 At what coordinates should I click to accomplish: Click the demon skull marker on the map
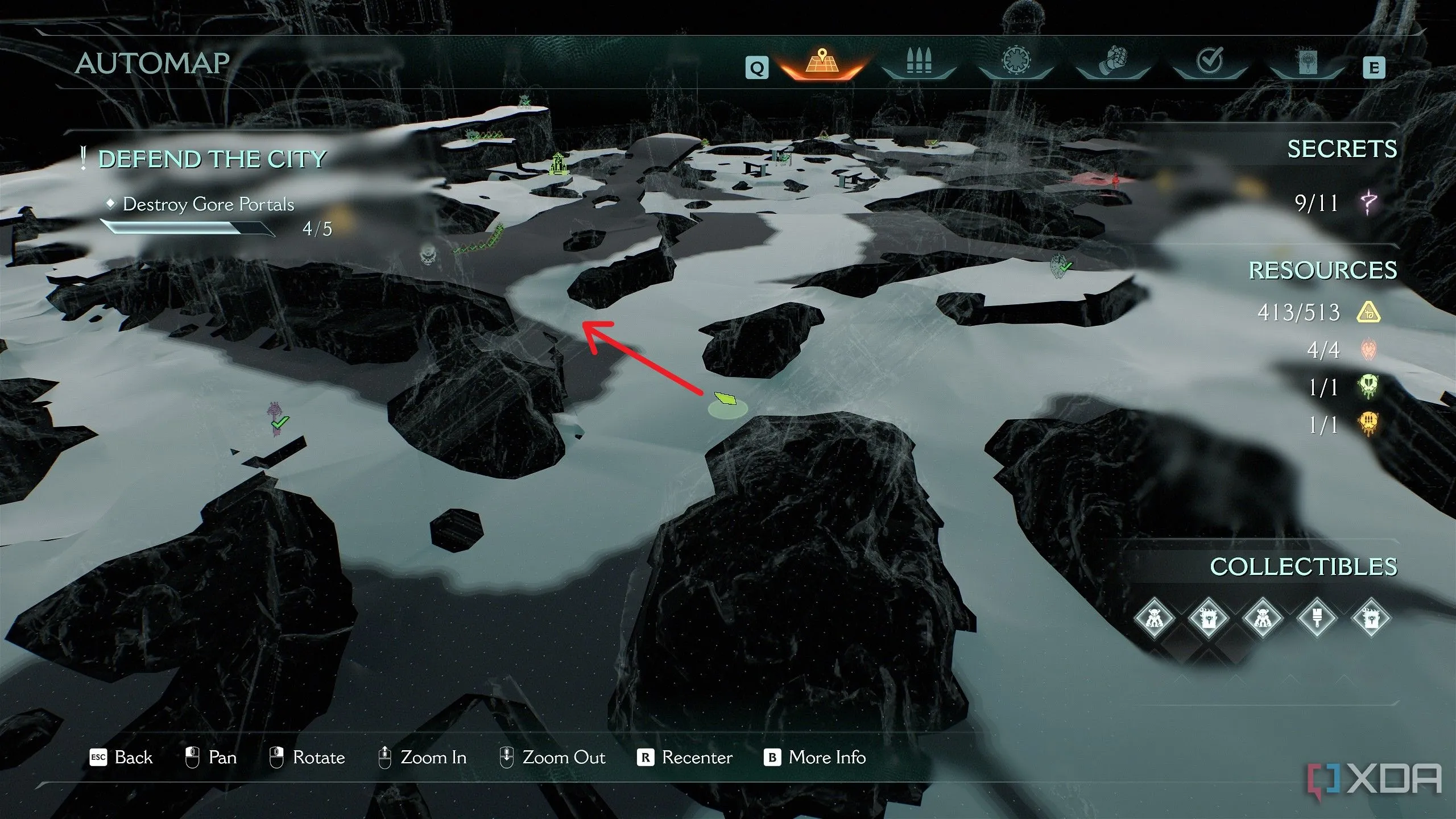[428, 254]
